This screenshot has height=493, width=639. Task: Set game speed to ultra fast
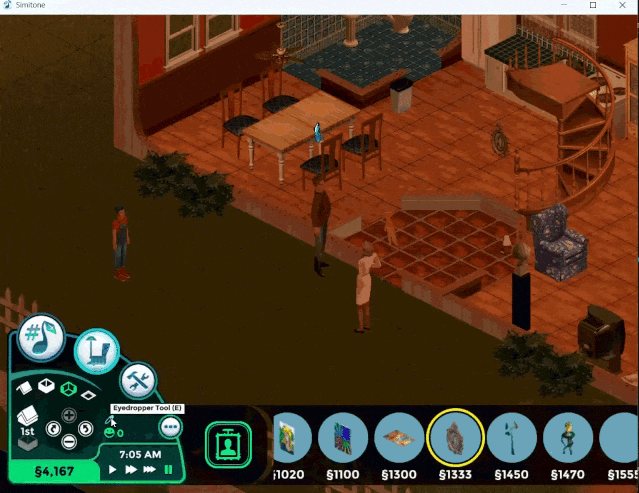click(x=149, y=469)
